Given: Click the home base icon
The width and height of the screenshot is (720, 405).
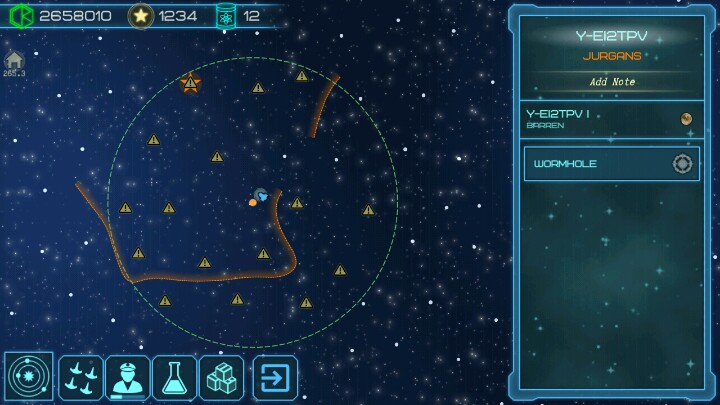Looking at the screenshot, I should pyautogui.click(x=14, y=61).
